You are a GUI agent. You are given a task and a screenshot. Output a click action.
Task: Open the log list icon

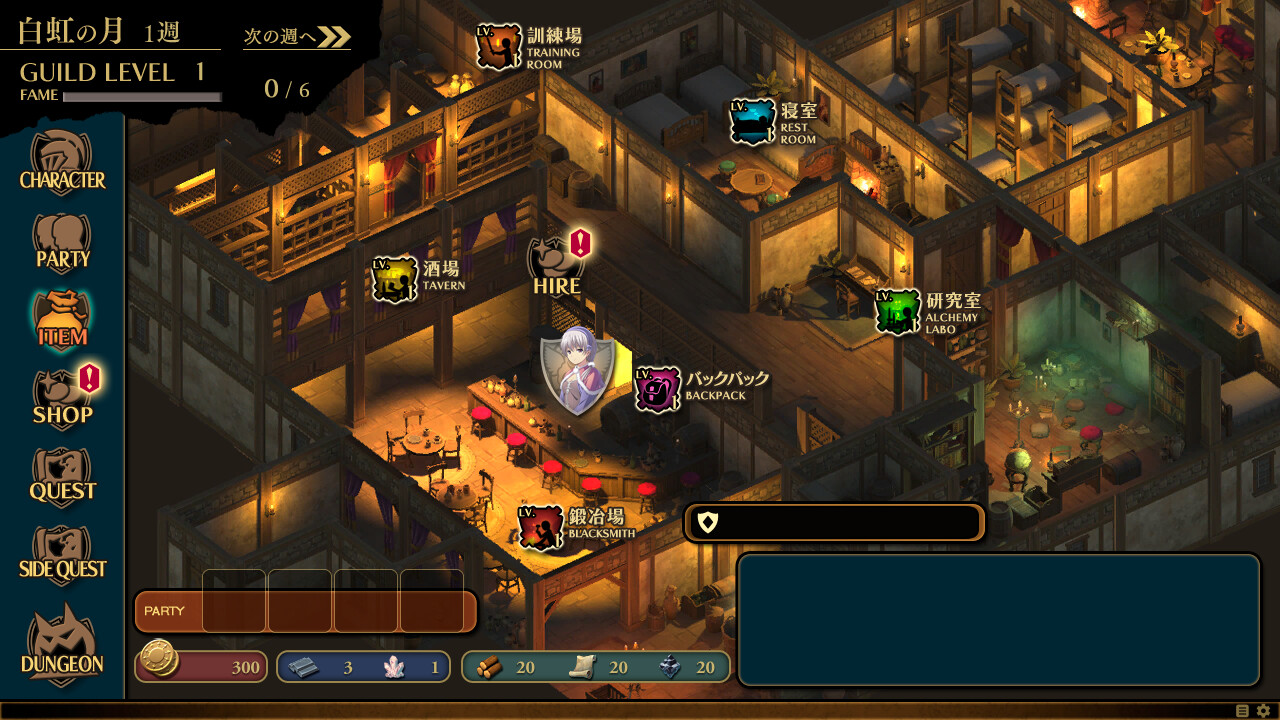[x=1243, y=711]
